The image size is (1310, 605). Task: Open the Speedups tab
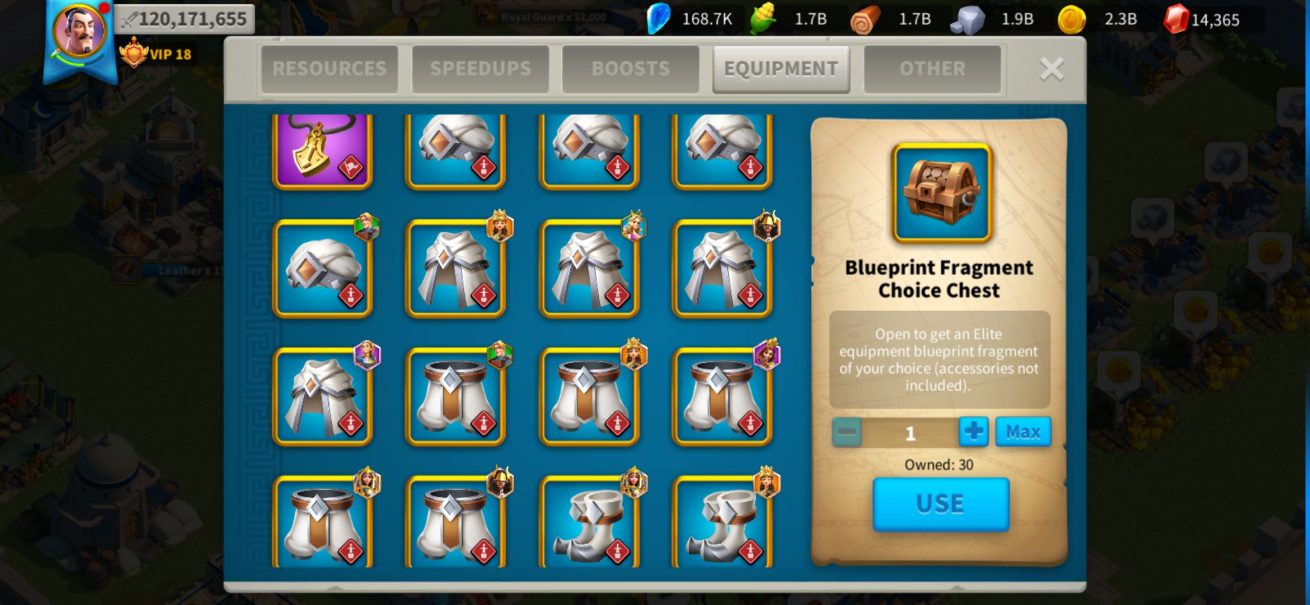pyautogui.click(x=480, y=69)
